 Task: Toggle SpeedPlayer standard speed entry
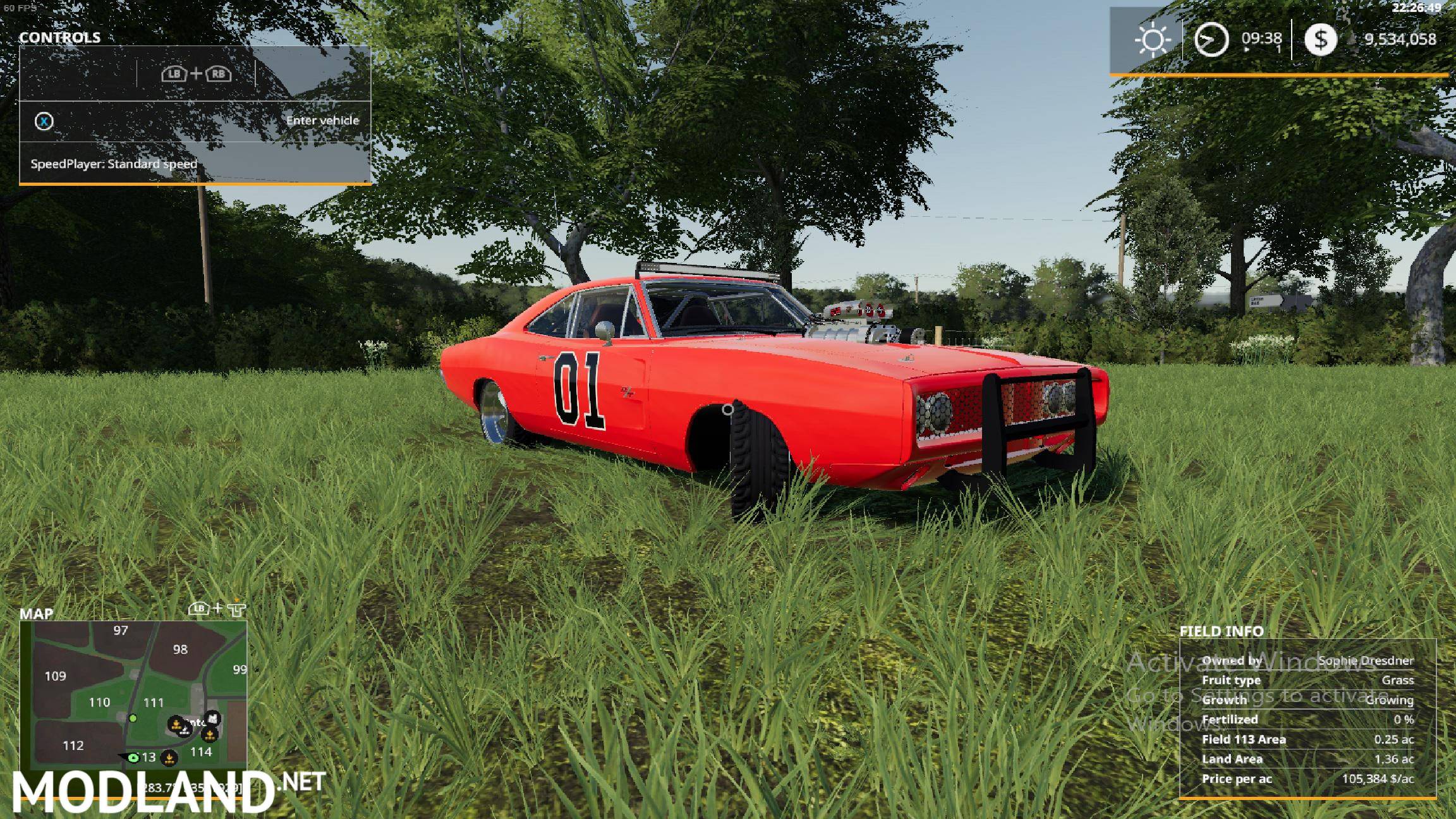[114, 163]
